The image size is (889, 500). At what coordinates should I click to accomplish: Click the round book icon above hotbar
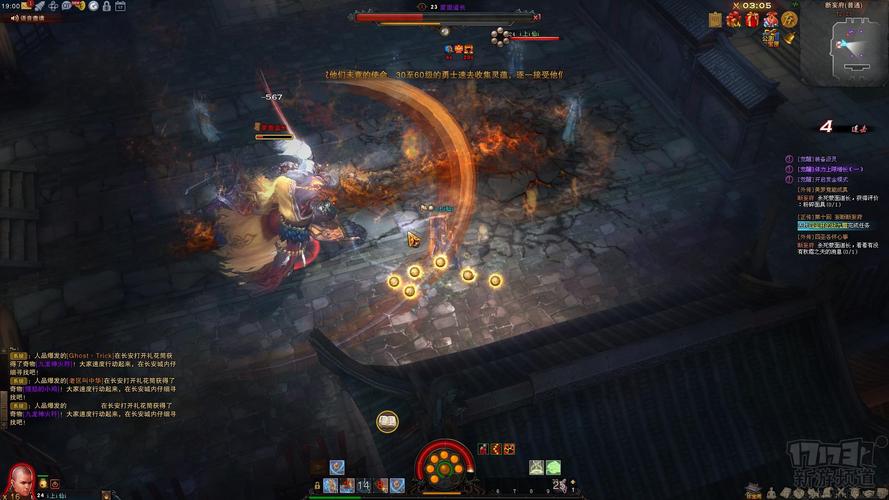coord(387,422)
